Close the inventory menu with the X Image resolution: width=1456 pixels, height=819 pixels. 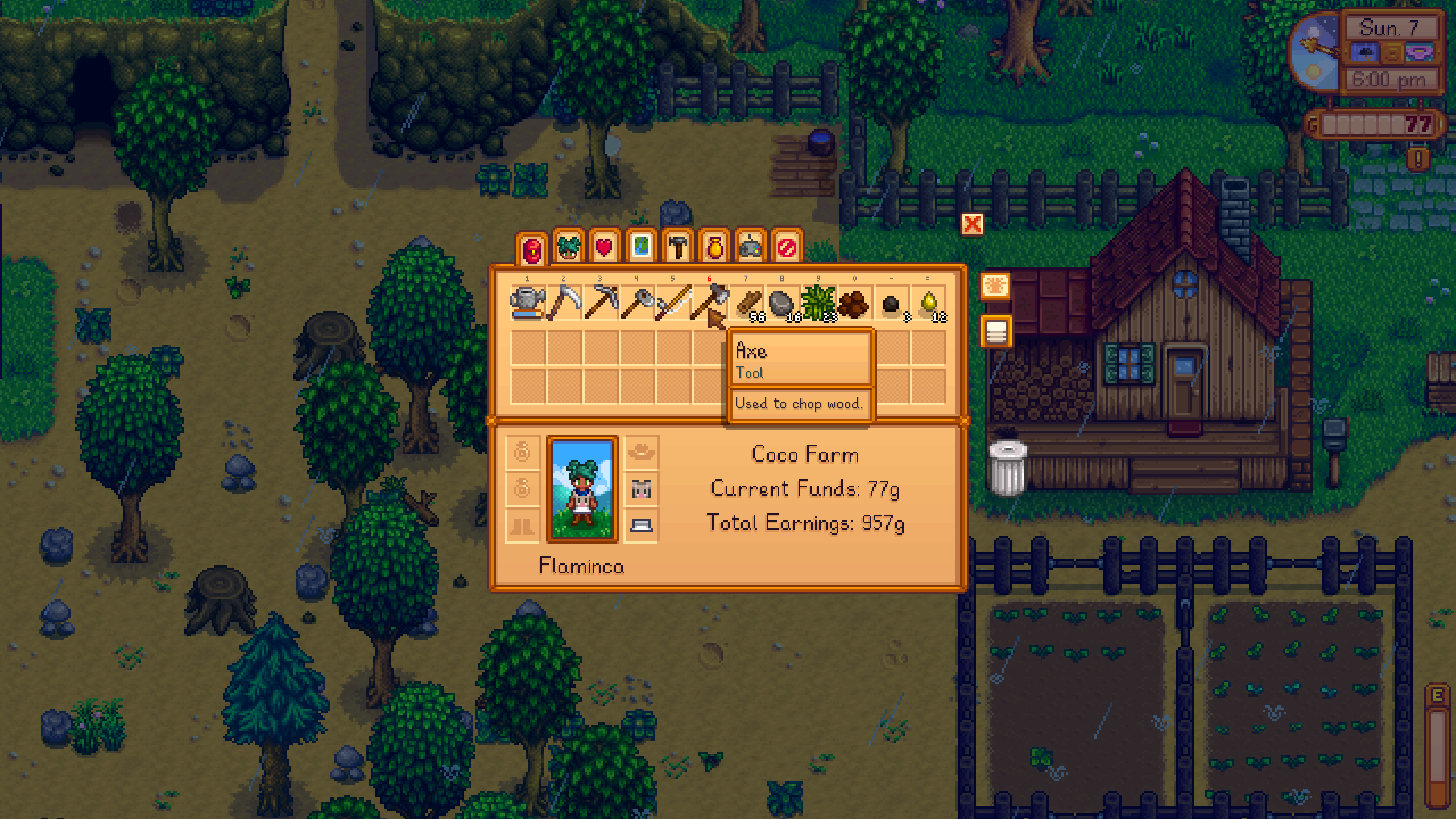972,224
